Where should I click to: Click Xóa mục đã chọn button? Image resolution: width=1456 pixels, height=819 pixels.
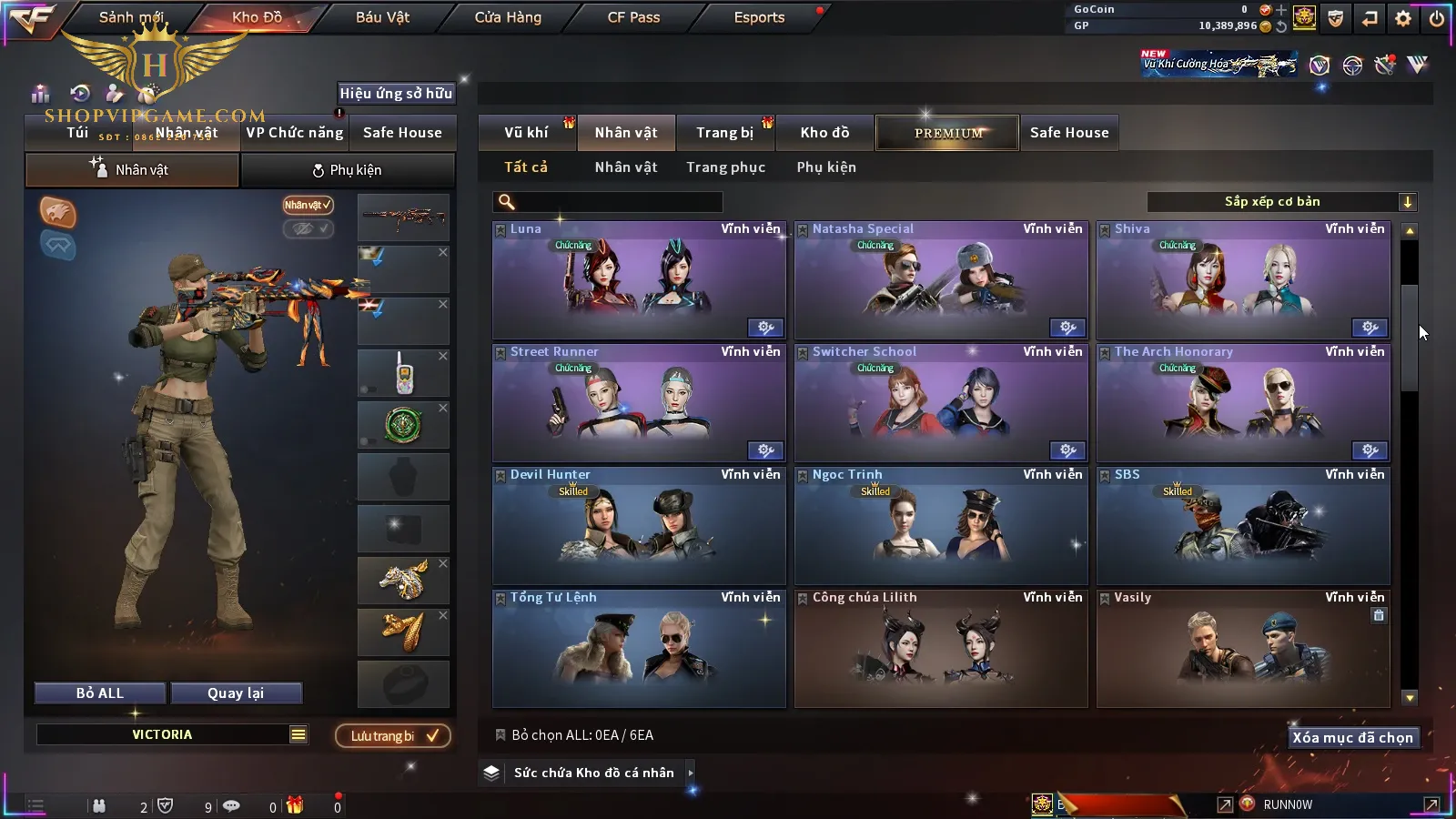point(1352,738)
